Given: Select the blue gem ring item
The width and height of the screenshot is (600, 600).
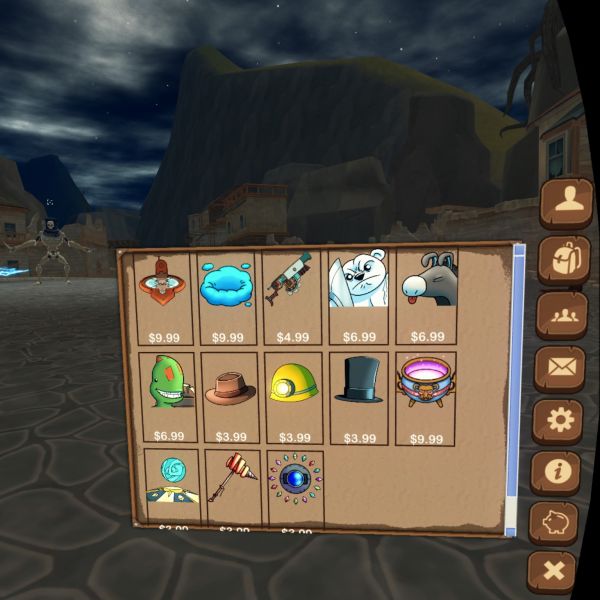Looking at the screenshot, I should pos(296,486).
